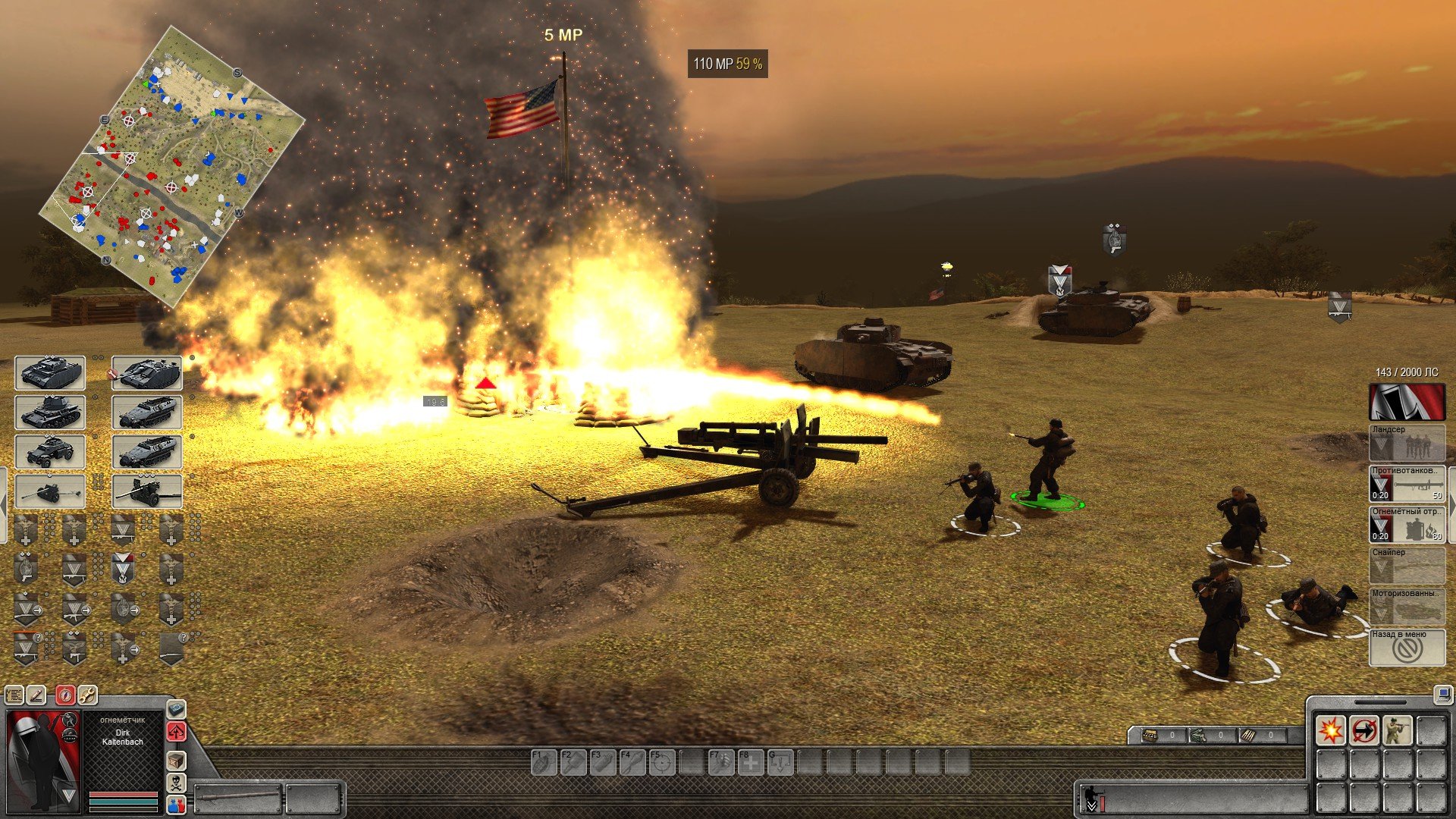This screenshot has width=1456, height=819.
Task: Choose the four-wheeled armored car unit card
Action: (50, 452)
